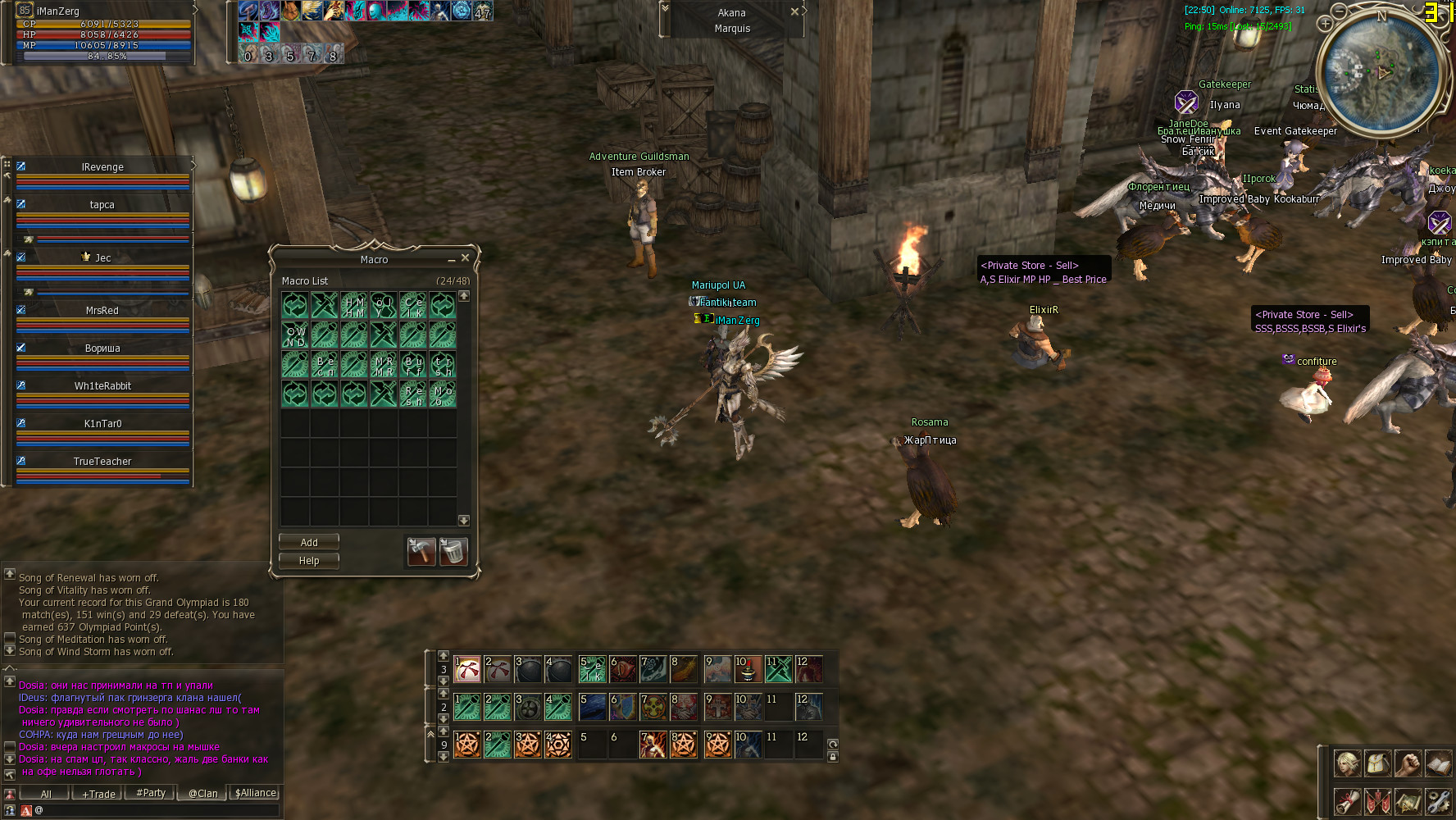This screenshot has height=820, width=1456.
Task: Open the @Clan chat tab
Action: [x=202, y=794]
